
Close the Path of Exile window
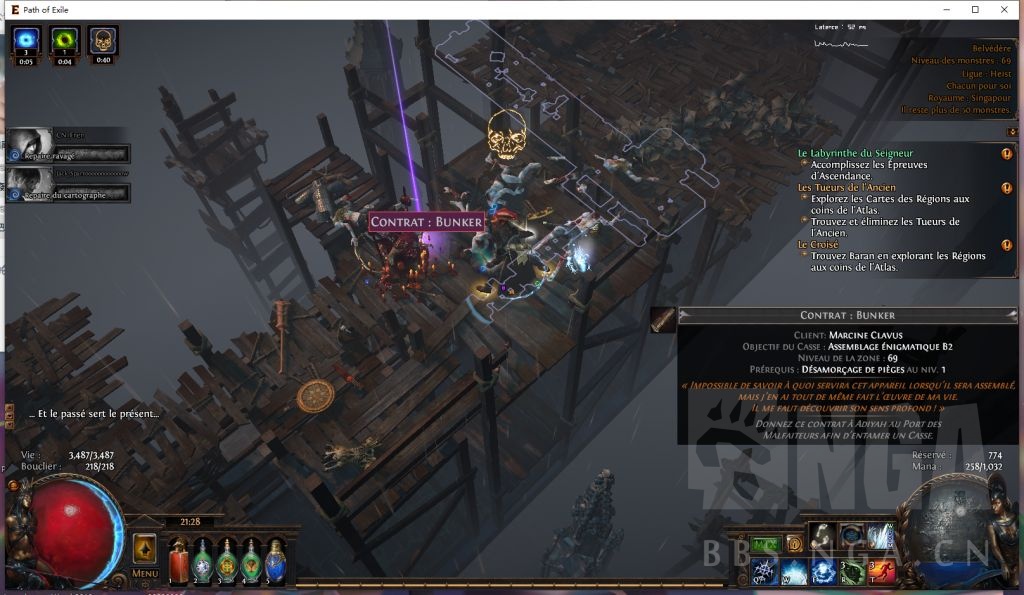[x=1004, y=9]
